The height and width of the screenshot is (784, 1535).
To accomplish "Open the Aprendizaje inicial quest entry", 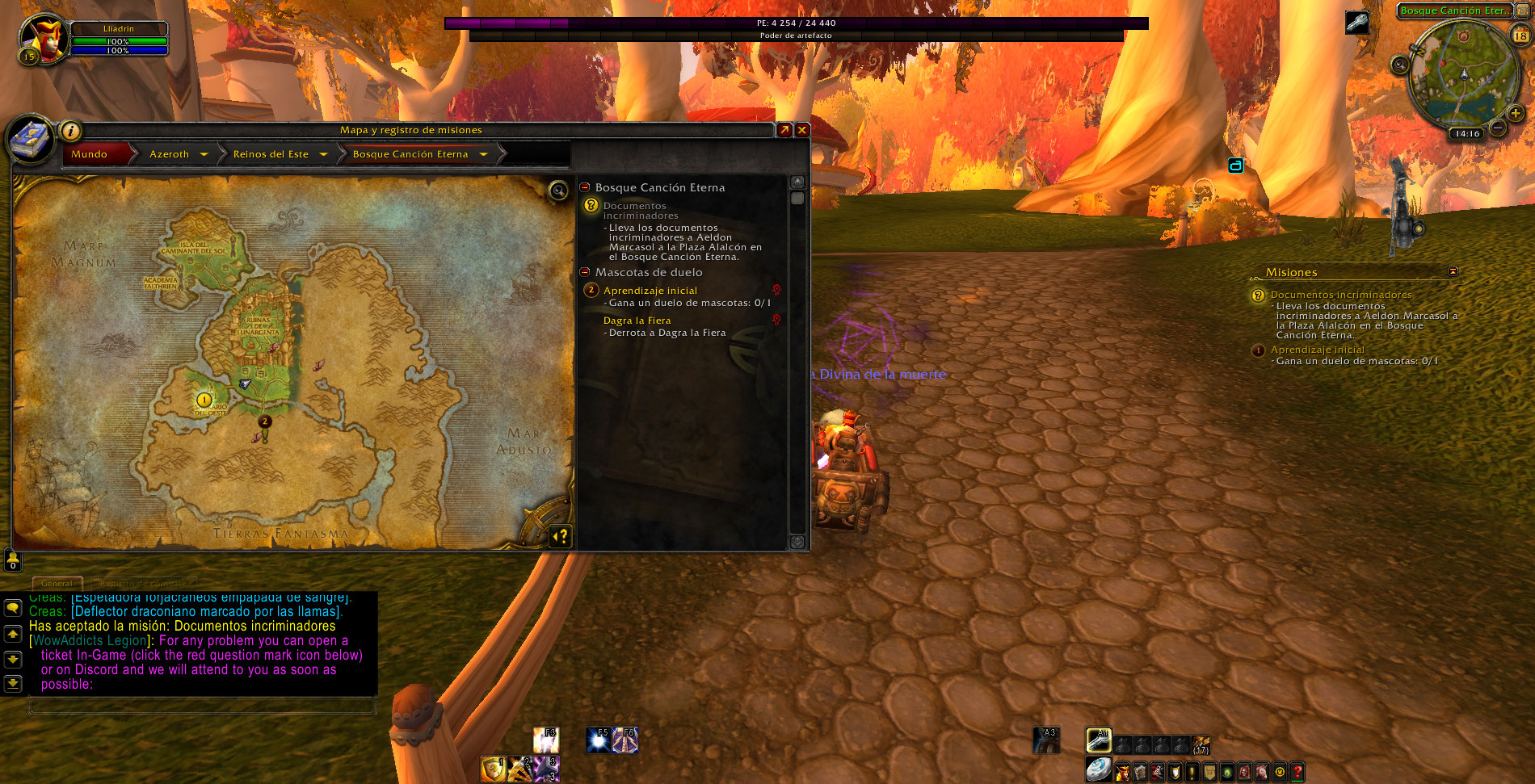I will click(x=650, y=291).
